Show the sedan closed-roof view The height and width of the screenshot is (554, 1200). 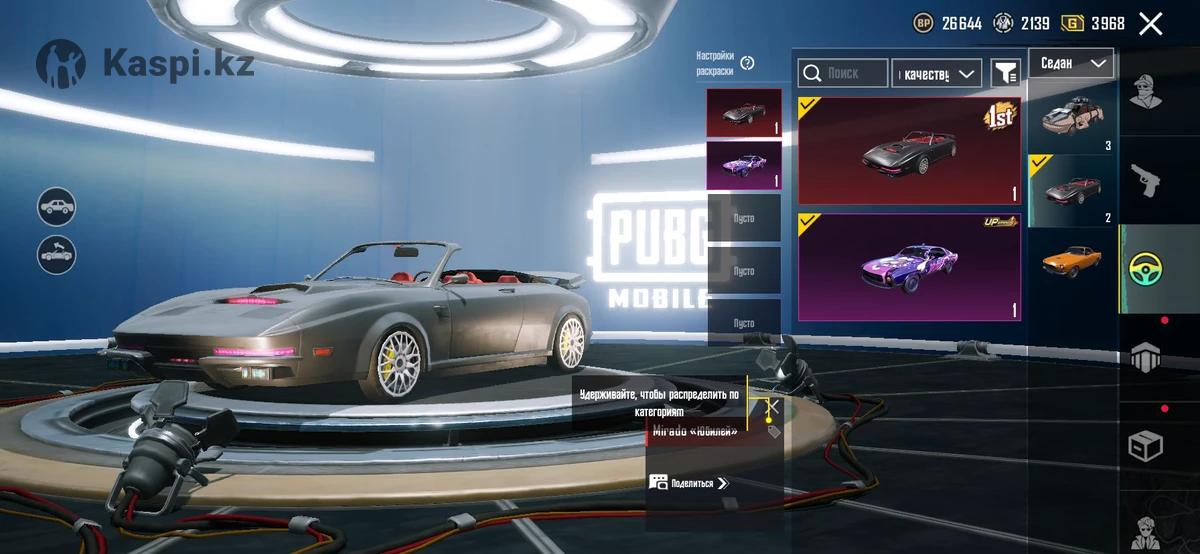tap(58, 207)
